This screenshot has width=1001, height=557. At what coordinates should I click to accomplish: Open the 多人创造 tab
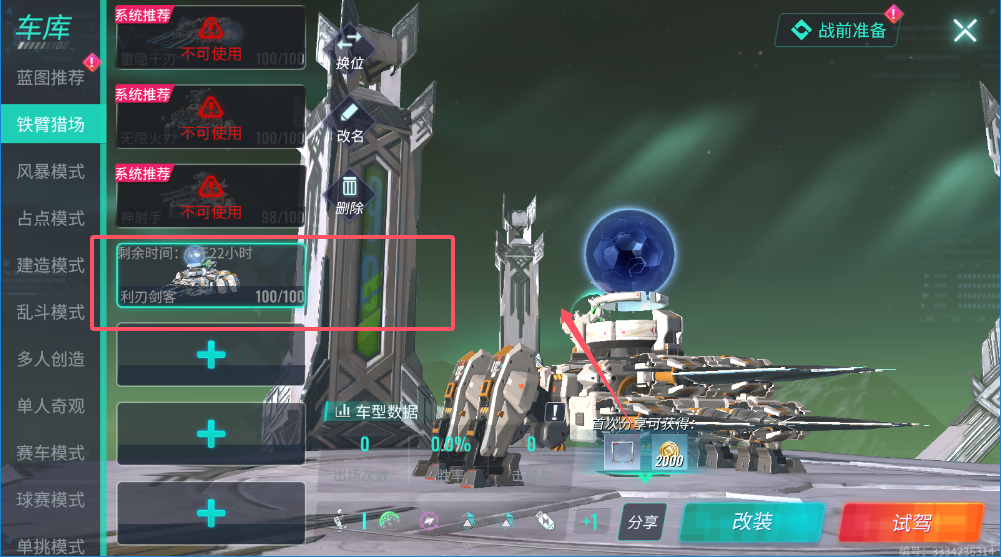[x=50, y=360]
